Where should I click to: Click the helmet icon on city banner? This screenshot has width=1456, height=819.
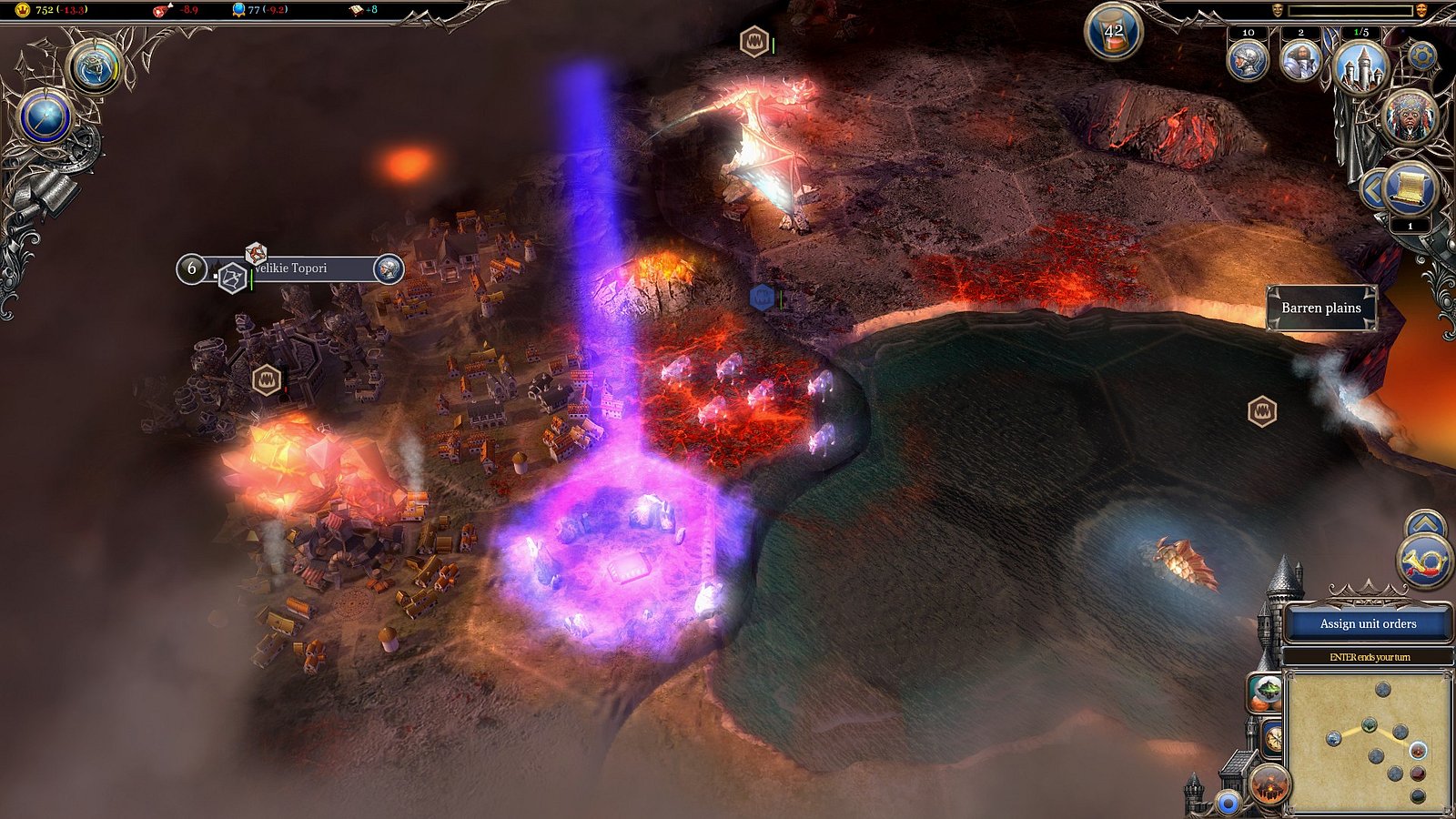click(x=389, y=268)
